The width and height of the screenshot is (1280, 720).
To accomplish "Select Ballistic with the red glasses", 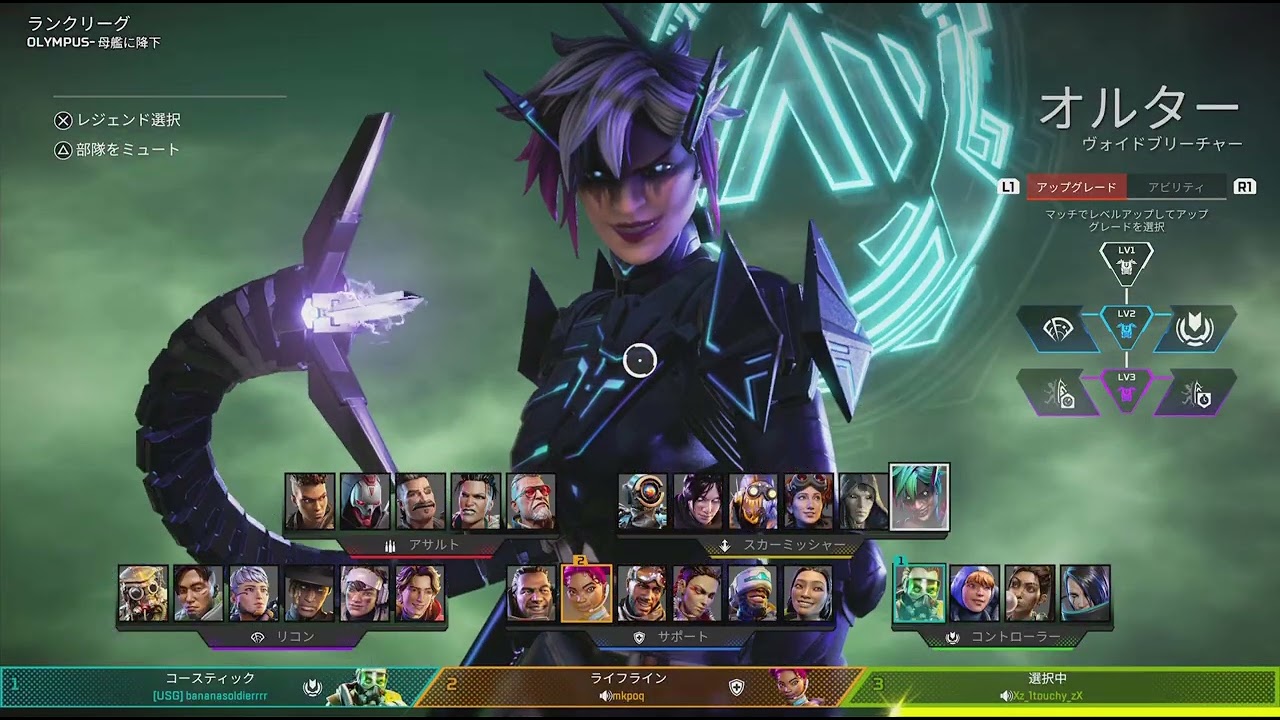I will (x=531, y=501).
